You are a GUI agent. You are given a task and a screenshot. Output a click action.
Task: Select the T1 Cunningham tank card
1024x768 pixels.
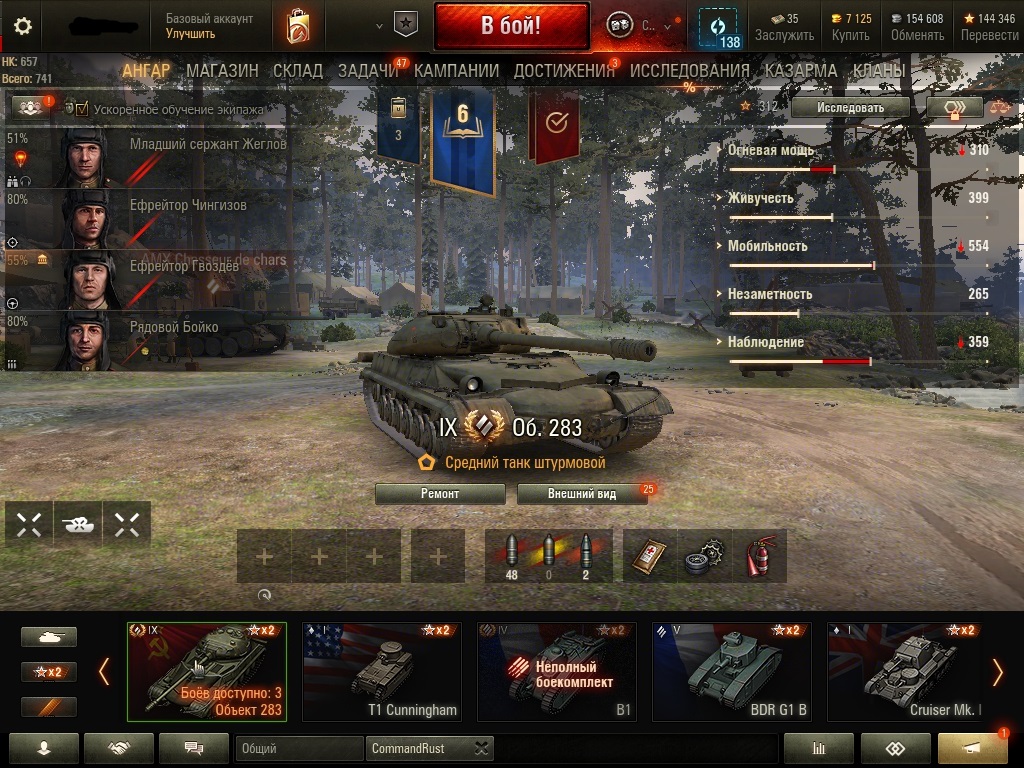(382, 671)
